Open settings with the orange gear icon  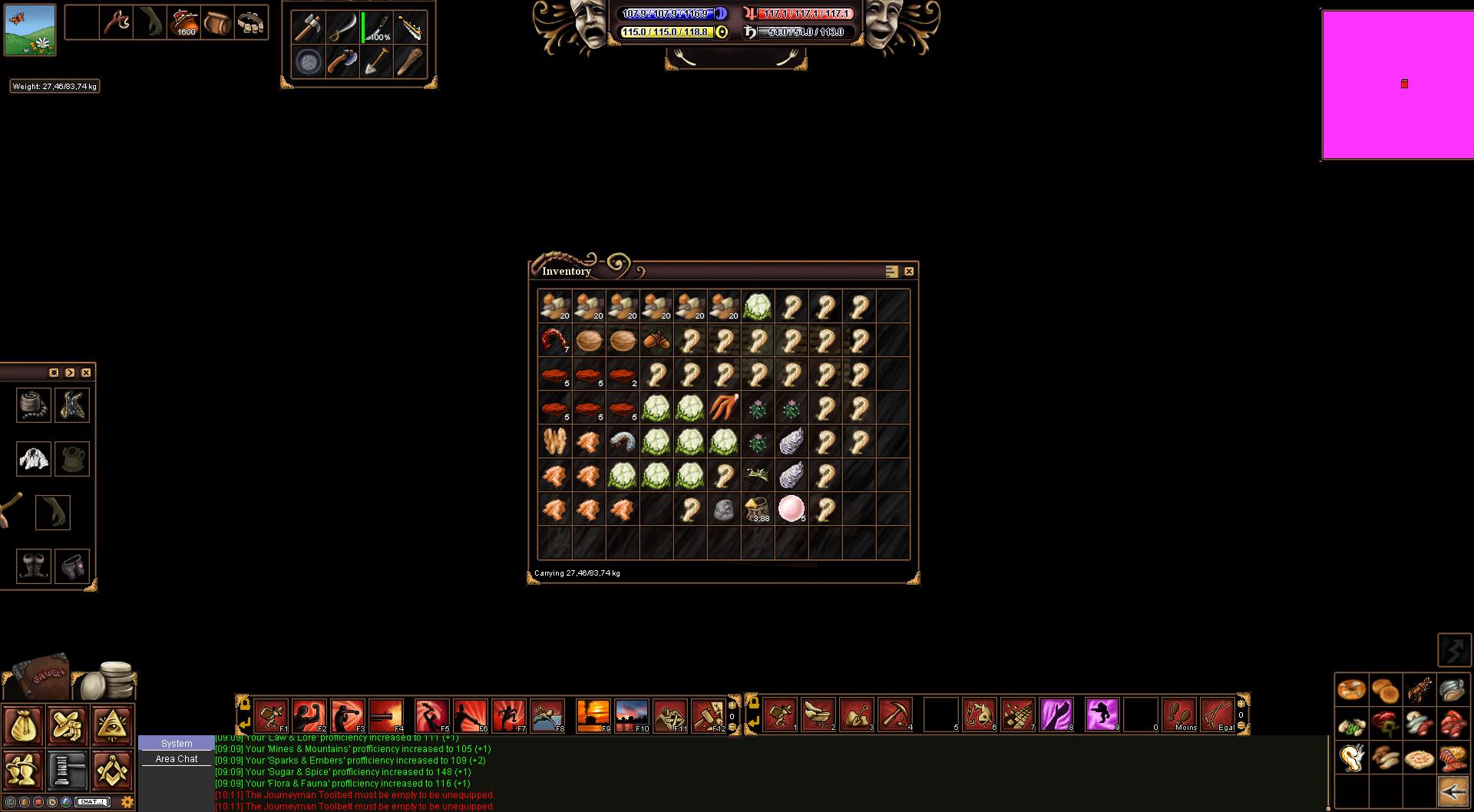coord(127,802)
